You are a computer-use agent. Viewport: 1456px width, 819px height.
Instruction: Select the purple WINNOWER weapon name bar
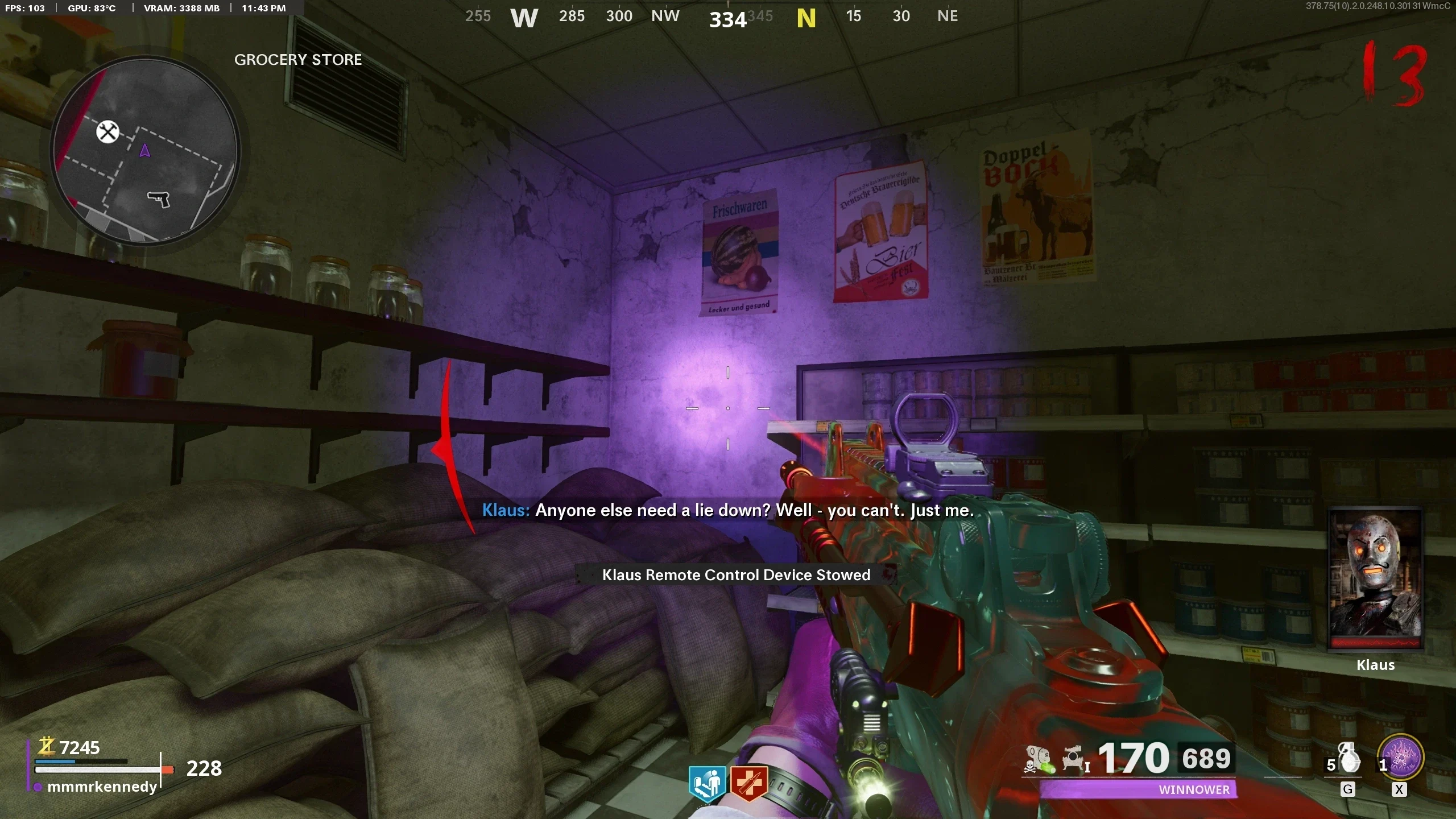point(1138,789)
